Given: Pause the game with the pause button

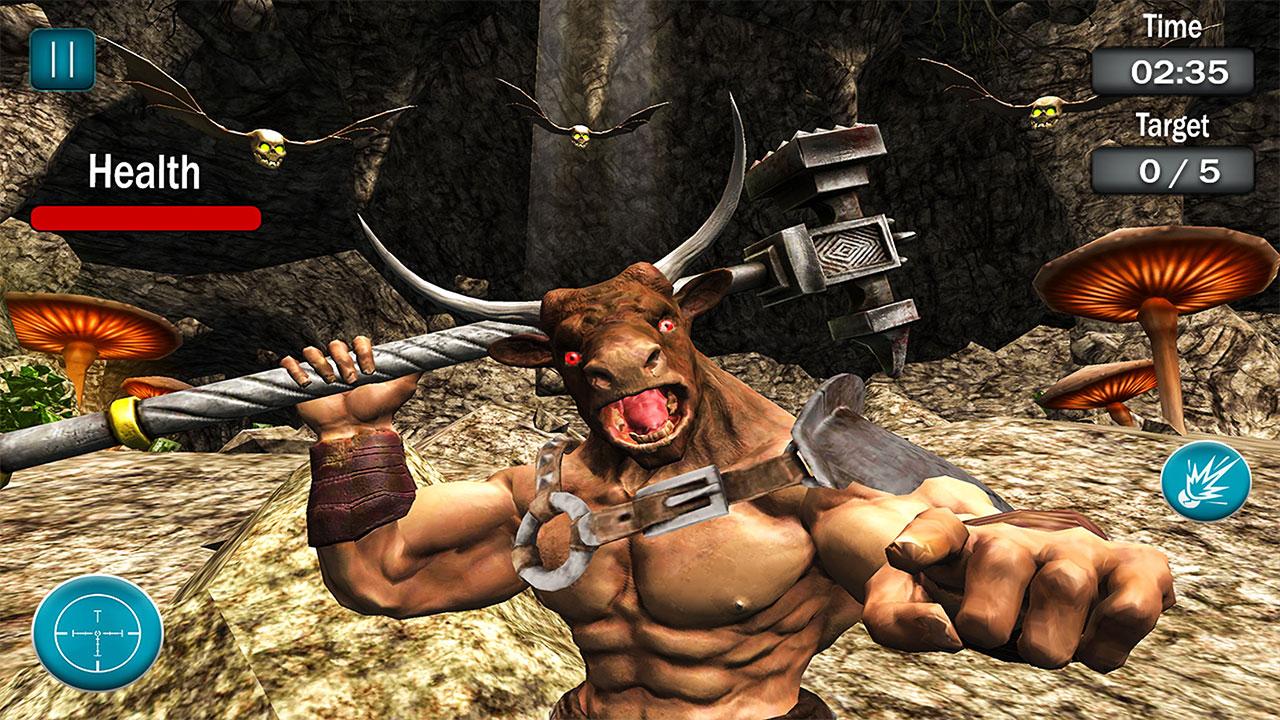Looking at the screenshot, I should pos(62,59).
